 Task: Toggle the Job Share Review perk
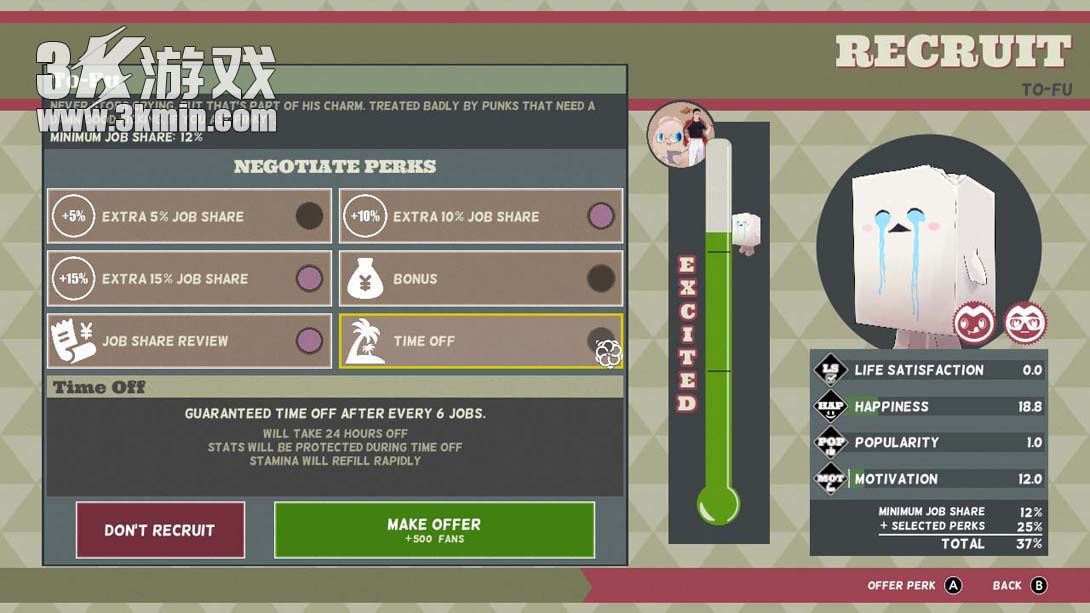(x=189, y=341)
